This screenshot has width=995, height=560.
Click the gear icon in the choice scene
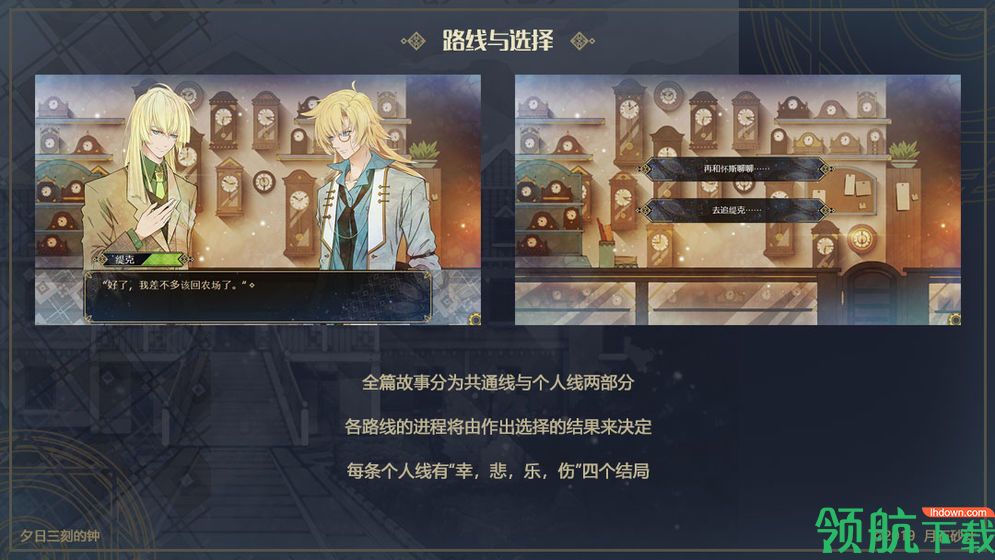(954, 319)
